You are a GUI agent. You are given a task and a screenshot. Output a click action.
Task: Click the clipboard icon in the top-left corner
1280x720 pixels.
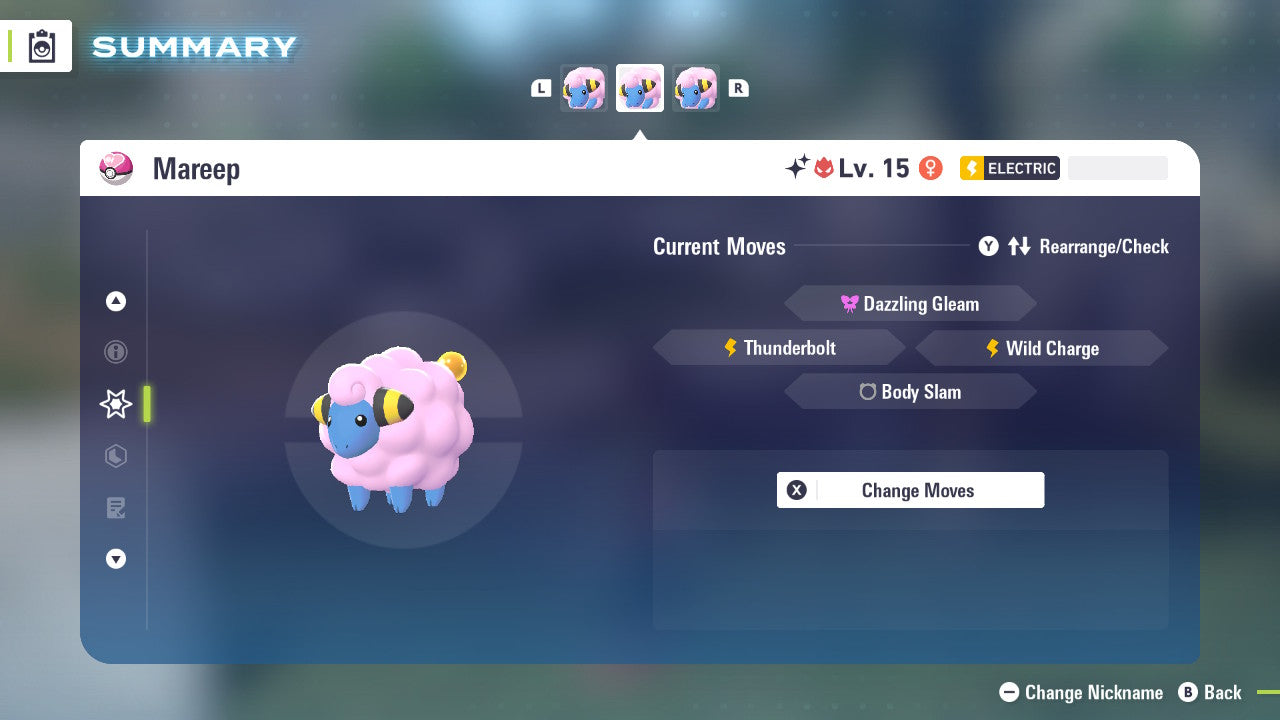42,46
